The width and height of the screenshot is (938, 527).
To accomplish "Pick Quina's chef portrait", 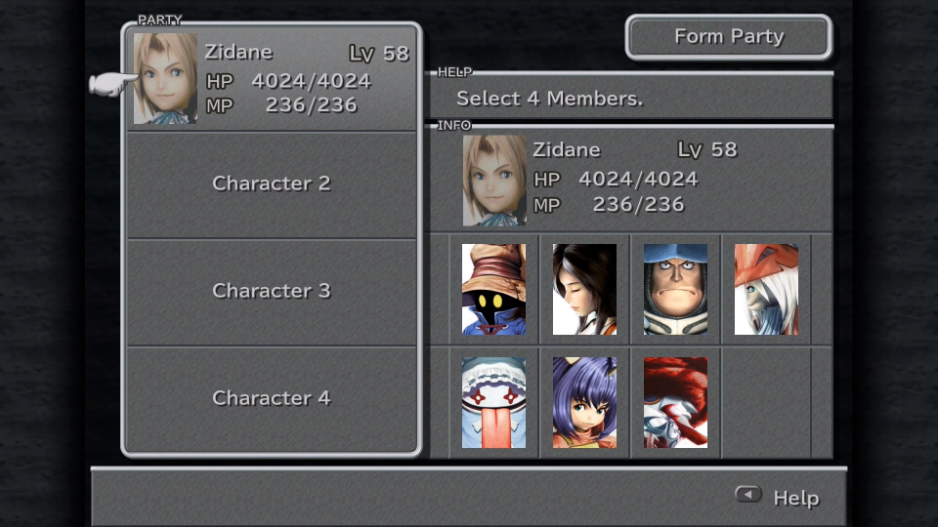I will pos(494,402).
